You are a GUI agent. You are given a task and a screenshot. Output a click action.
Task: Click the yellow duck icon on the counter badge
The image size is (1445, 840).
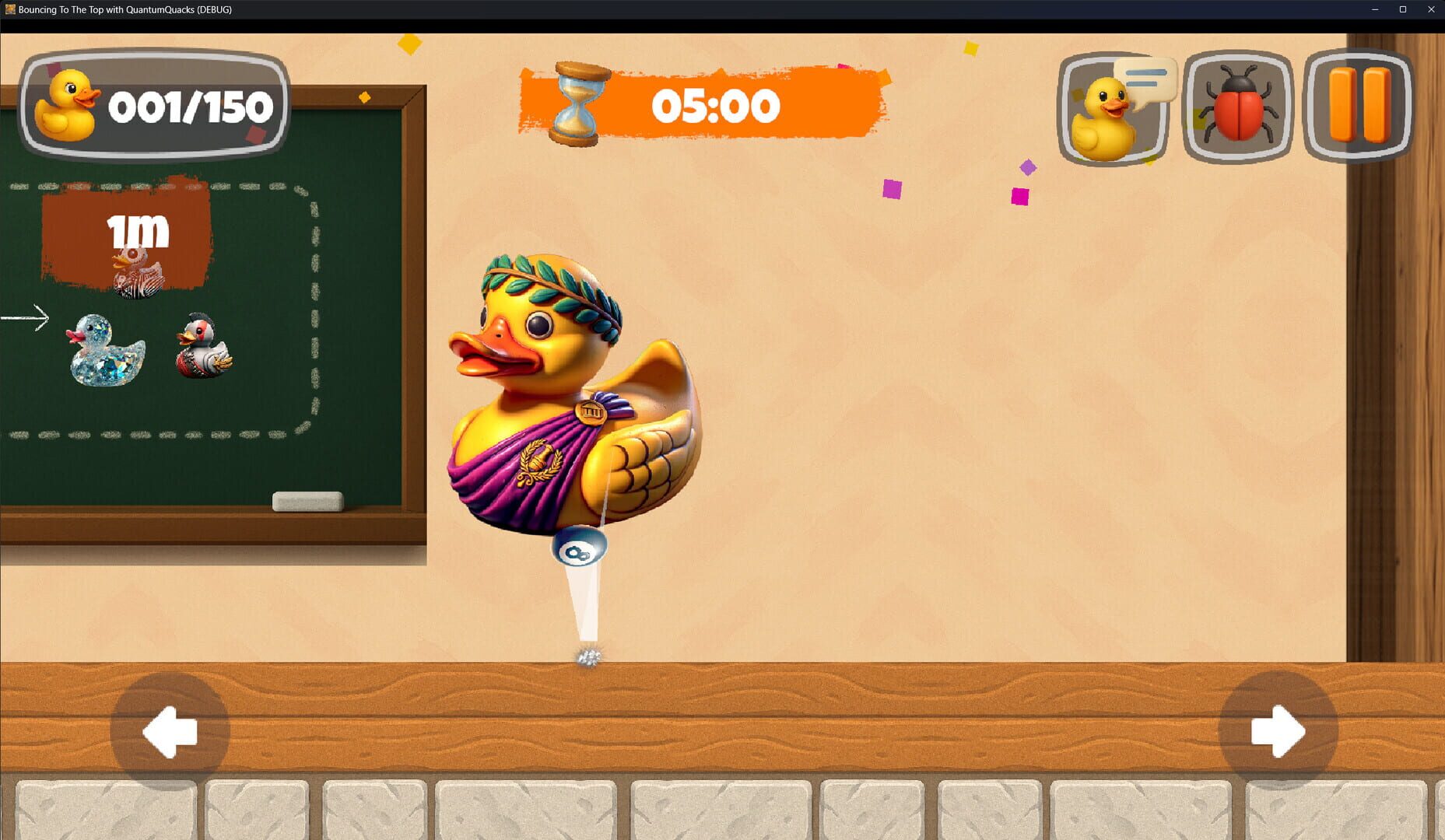click(70, 105)
